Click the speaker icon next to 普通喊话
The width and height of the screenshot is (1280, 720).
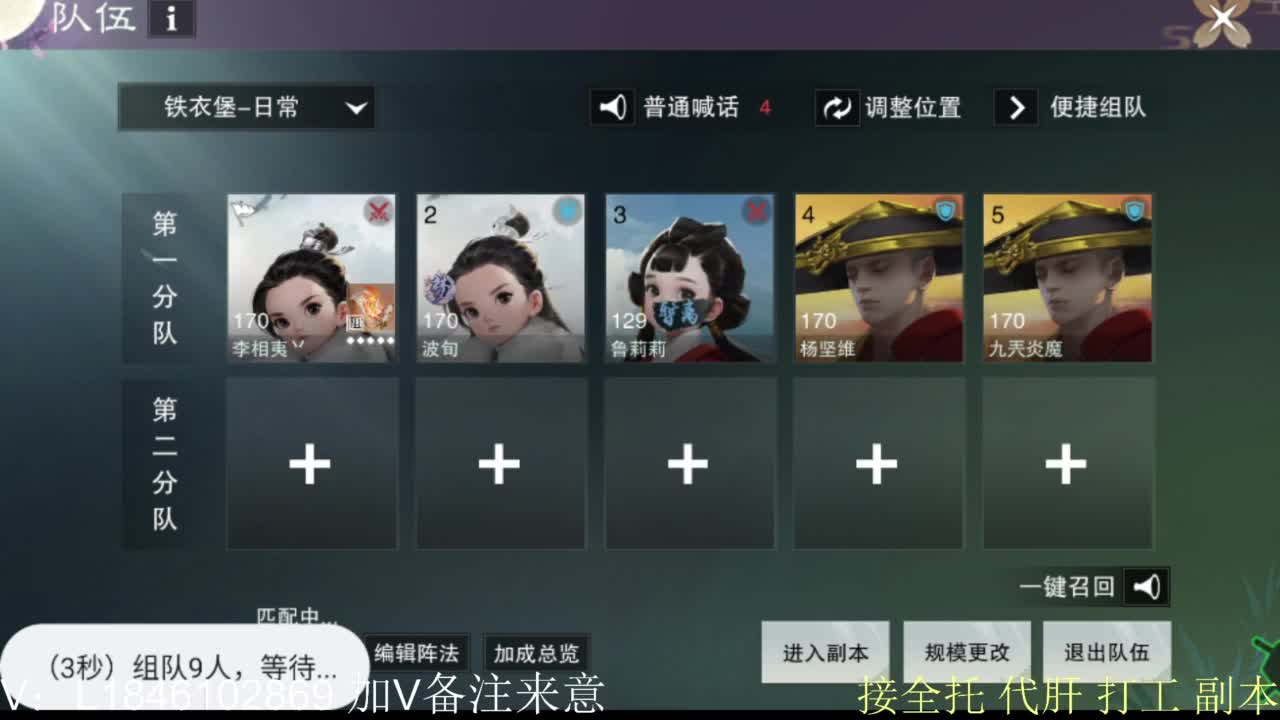click(x=612, y=108)
